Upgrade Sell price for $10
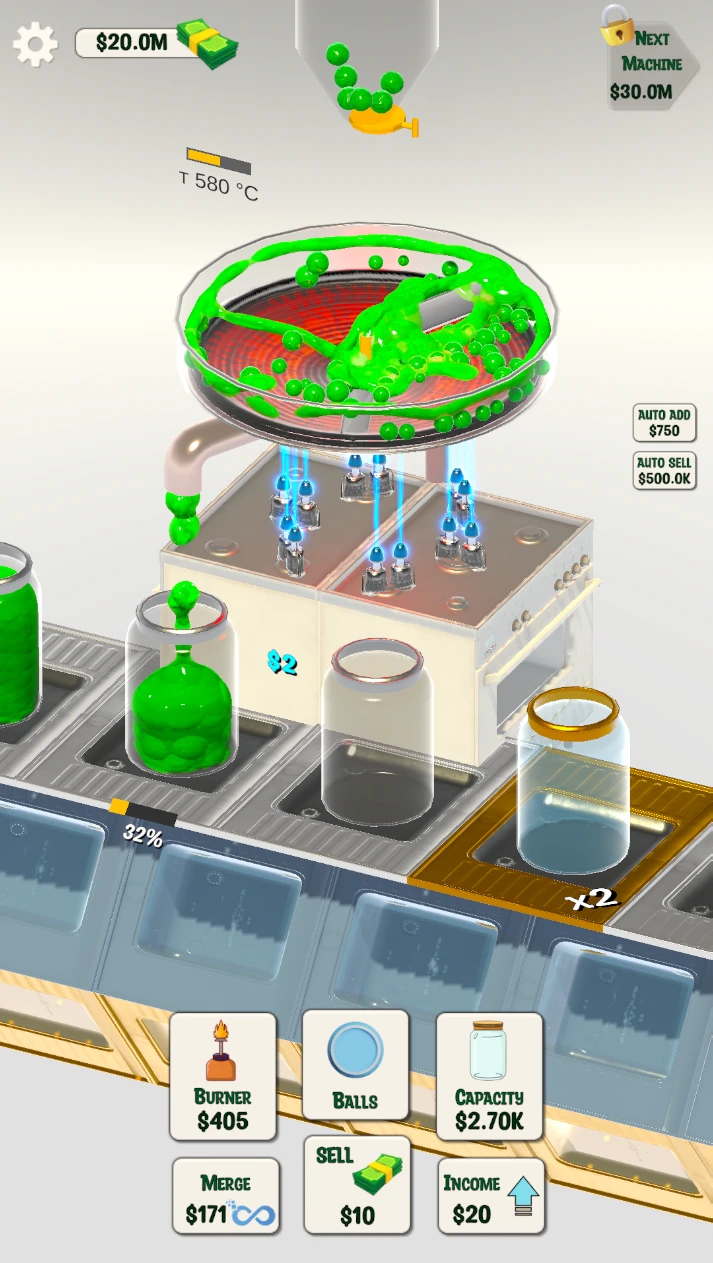The image size is (713, 1263). [x=357, y=1186]
